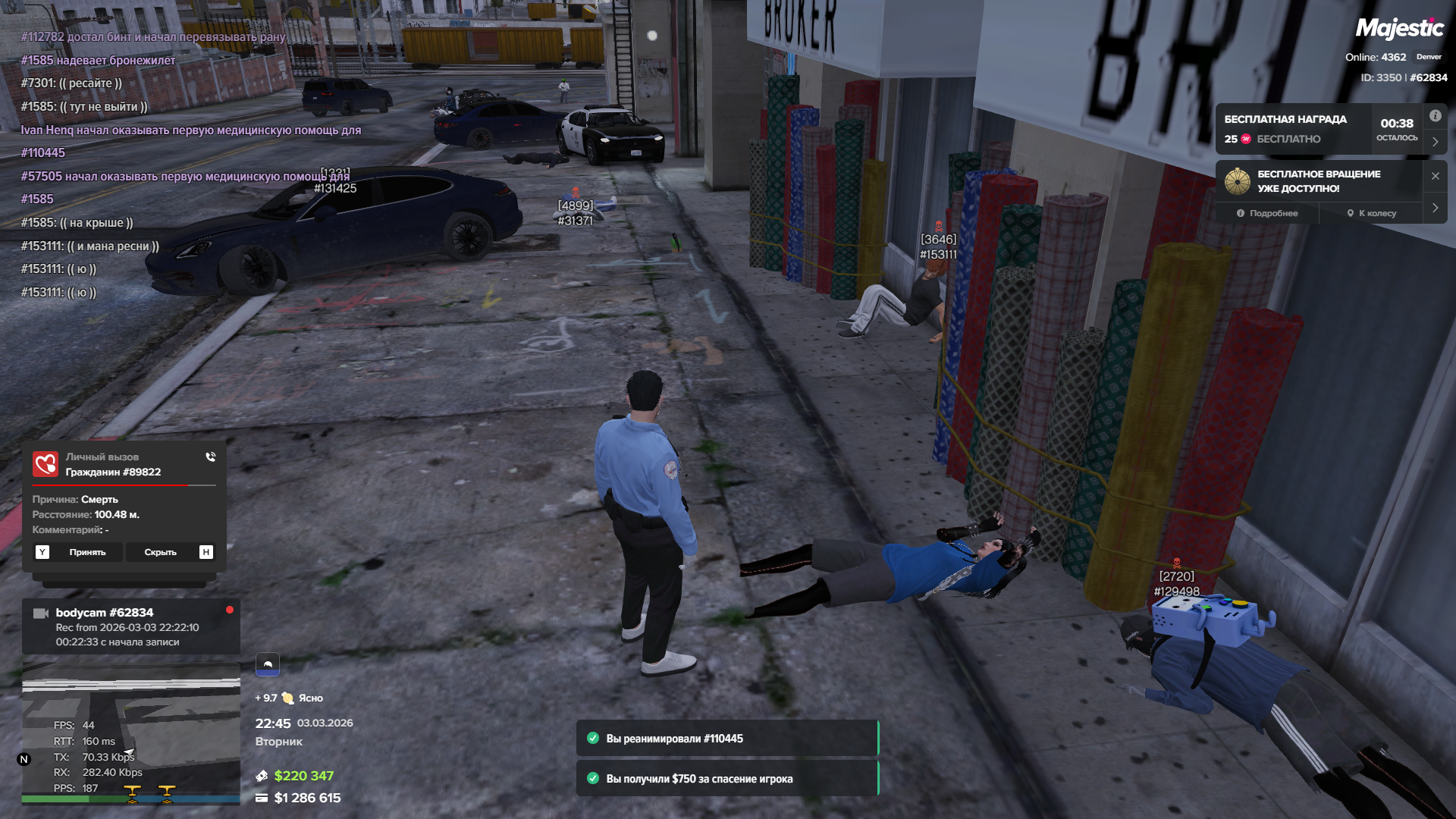This screenshot has height=819, width=1456.
Task: Expand the free reward panel arrow
Action: point(1435,142)
